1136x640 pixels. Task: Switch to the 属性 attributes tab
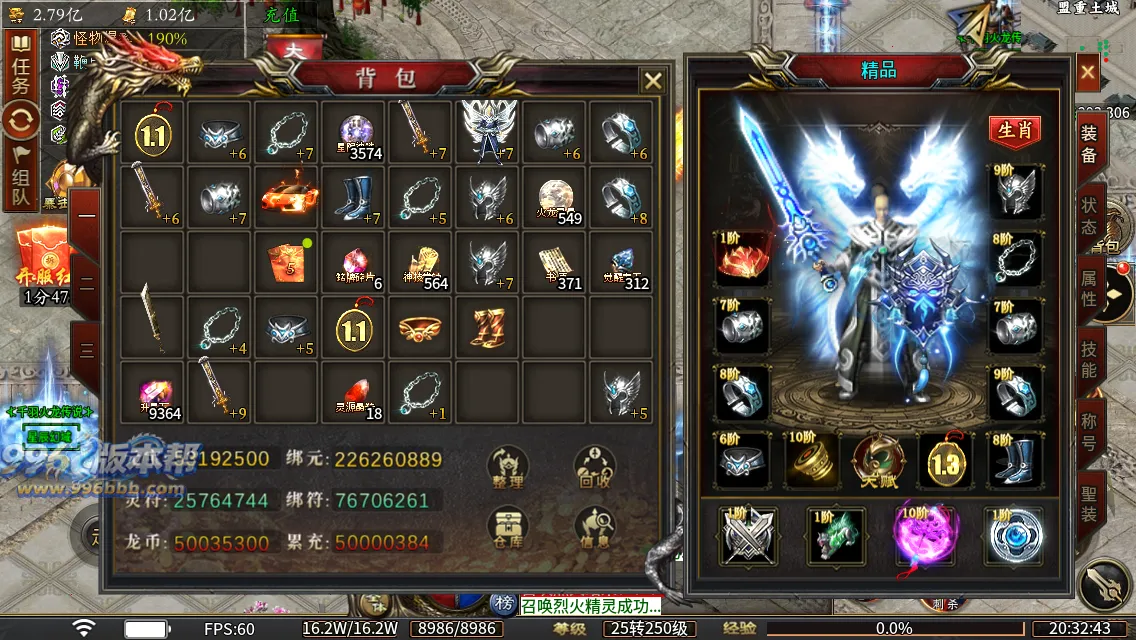click(1088, 287)
